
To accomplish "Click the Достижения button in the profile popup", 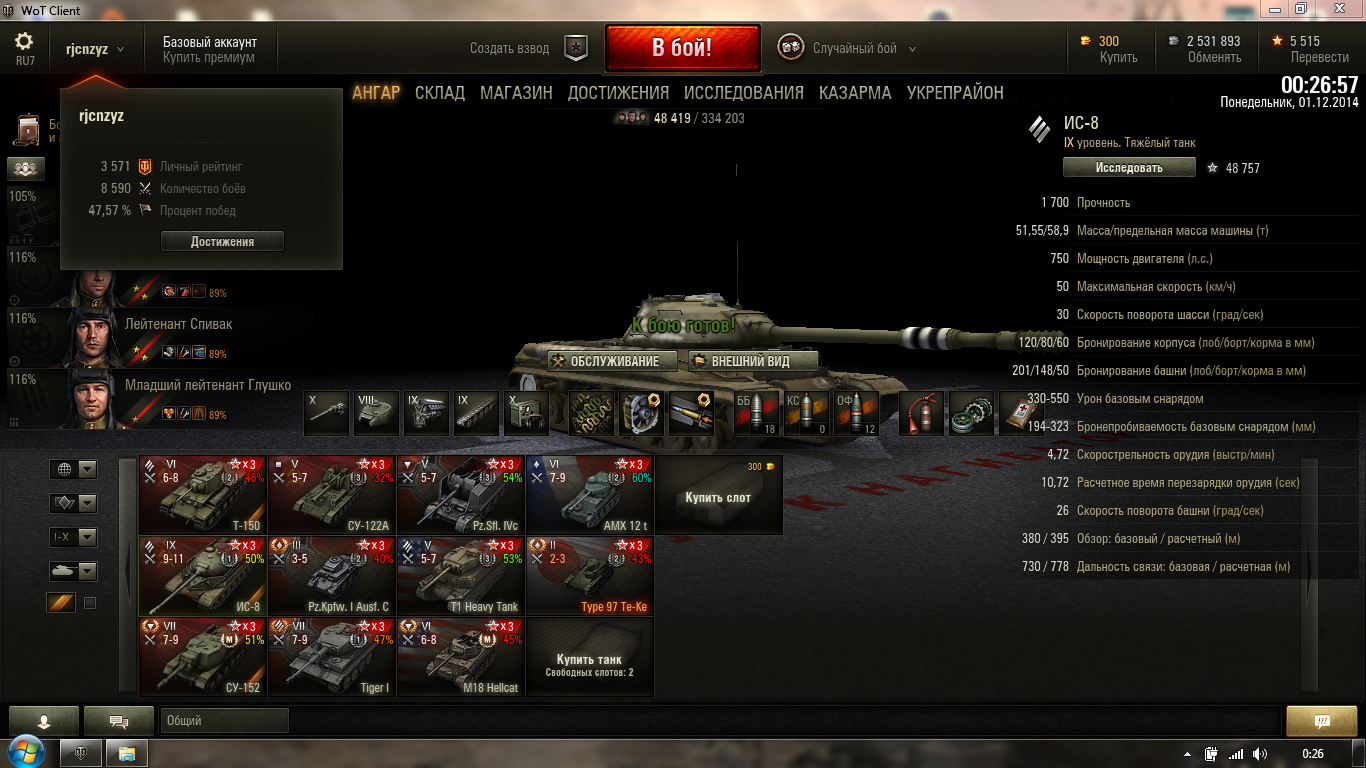I will point(222,242).
